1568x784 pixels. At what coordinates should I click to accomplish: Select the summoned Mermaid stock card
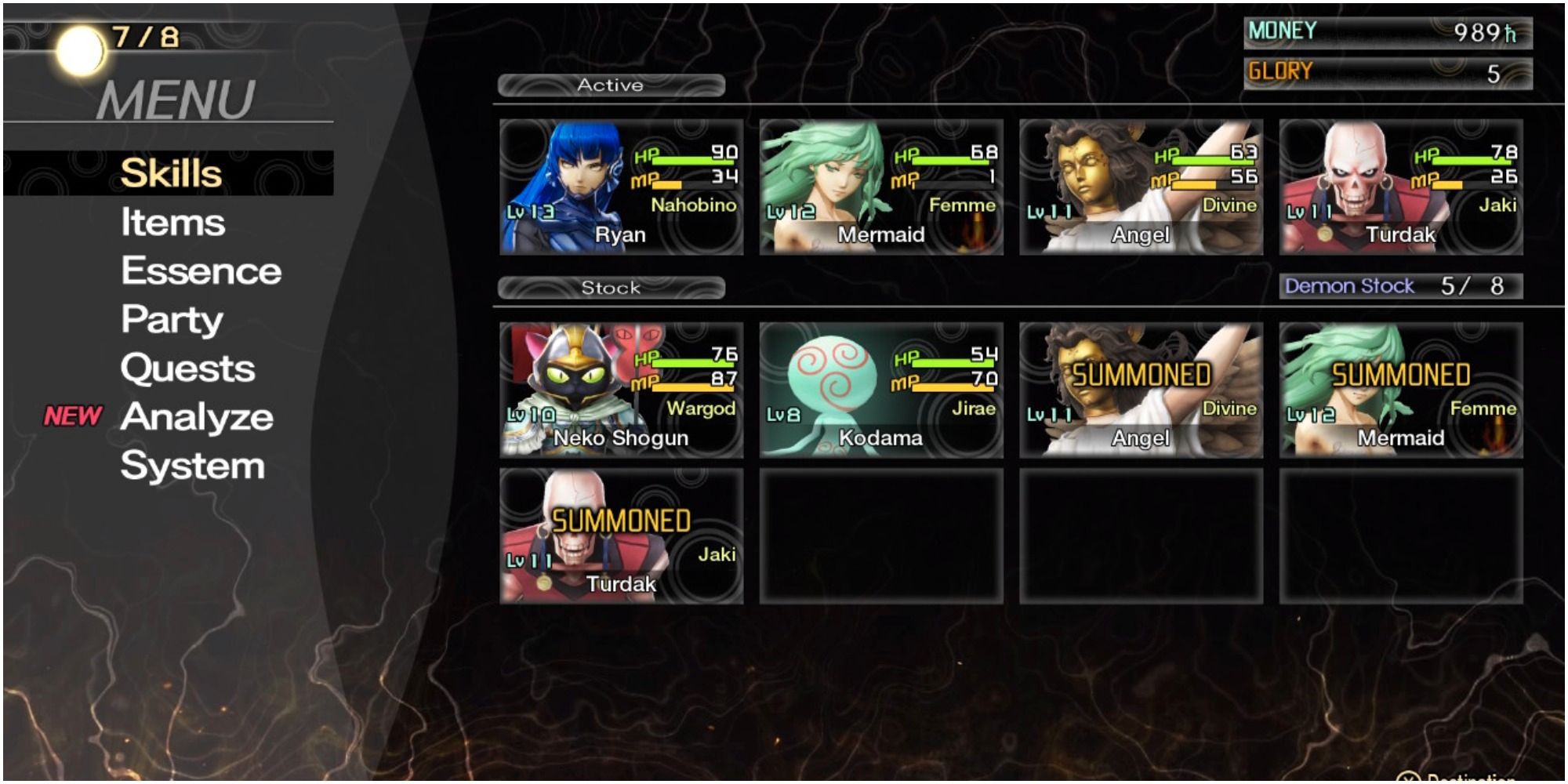[1401, 390]
